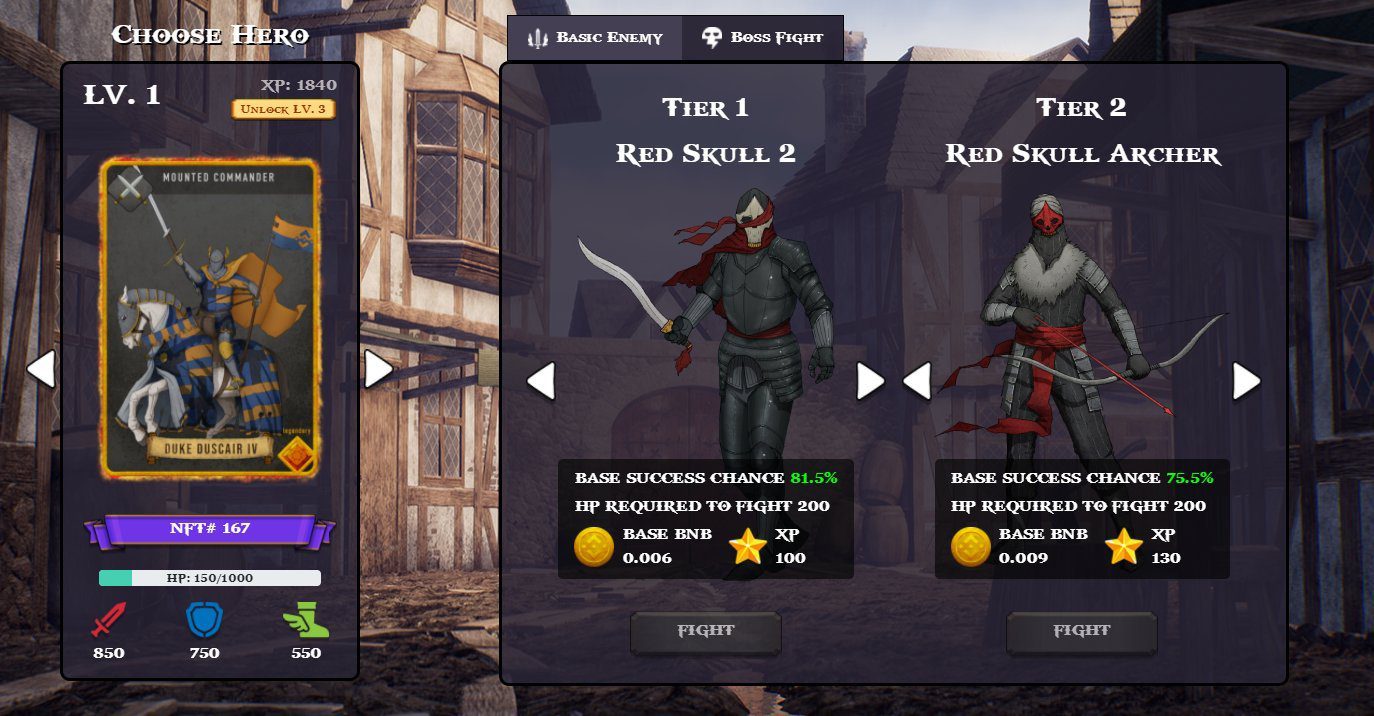This screenshot has height=716, width=1374.
Task: Show the previous hero card
Action: pyautogui.click(x=41, y=369)
